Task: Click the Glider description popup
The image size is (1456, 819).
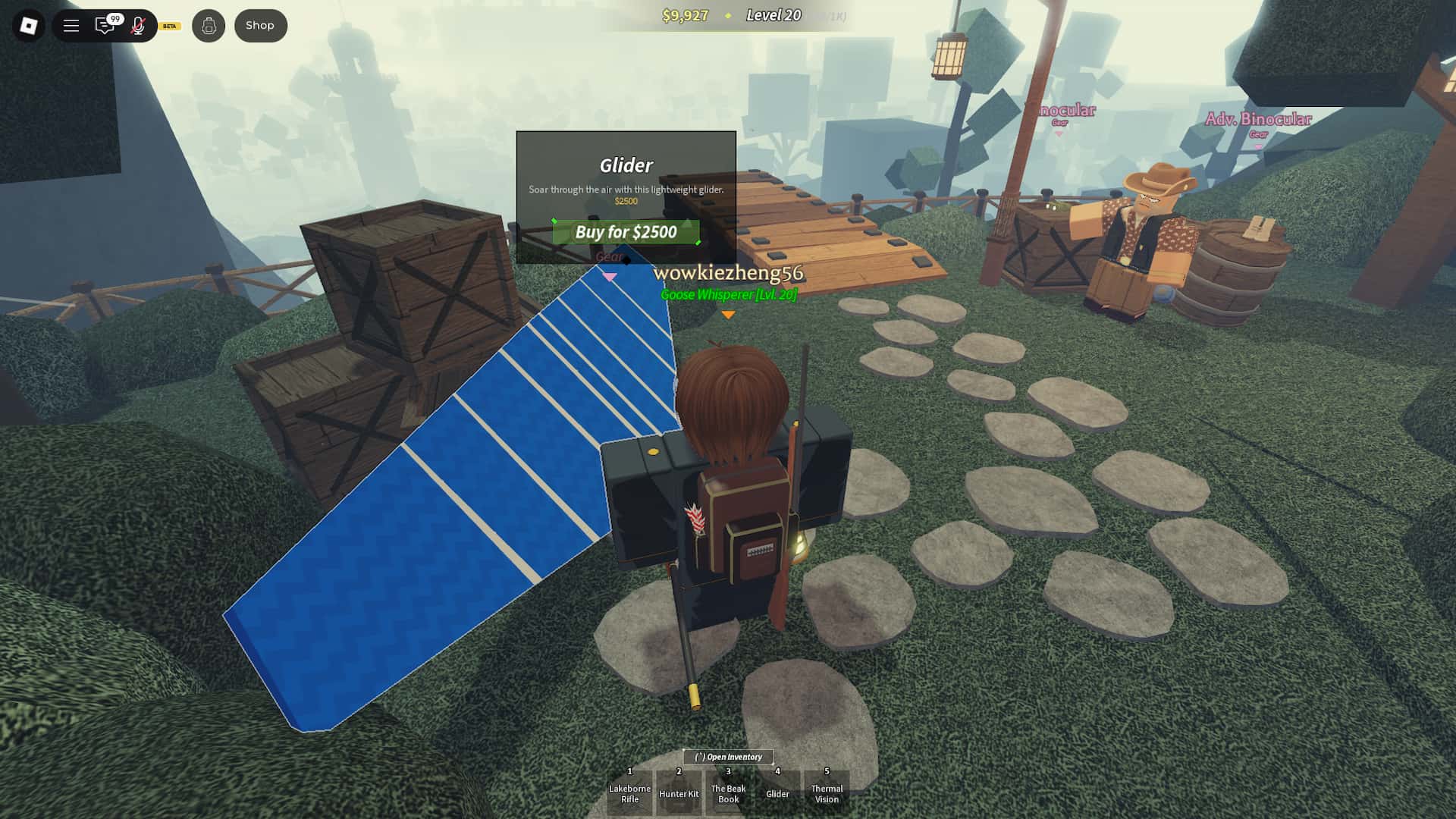Action: pos(626,189)
